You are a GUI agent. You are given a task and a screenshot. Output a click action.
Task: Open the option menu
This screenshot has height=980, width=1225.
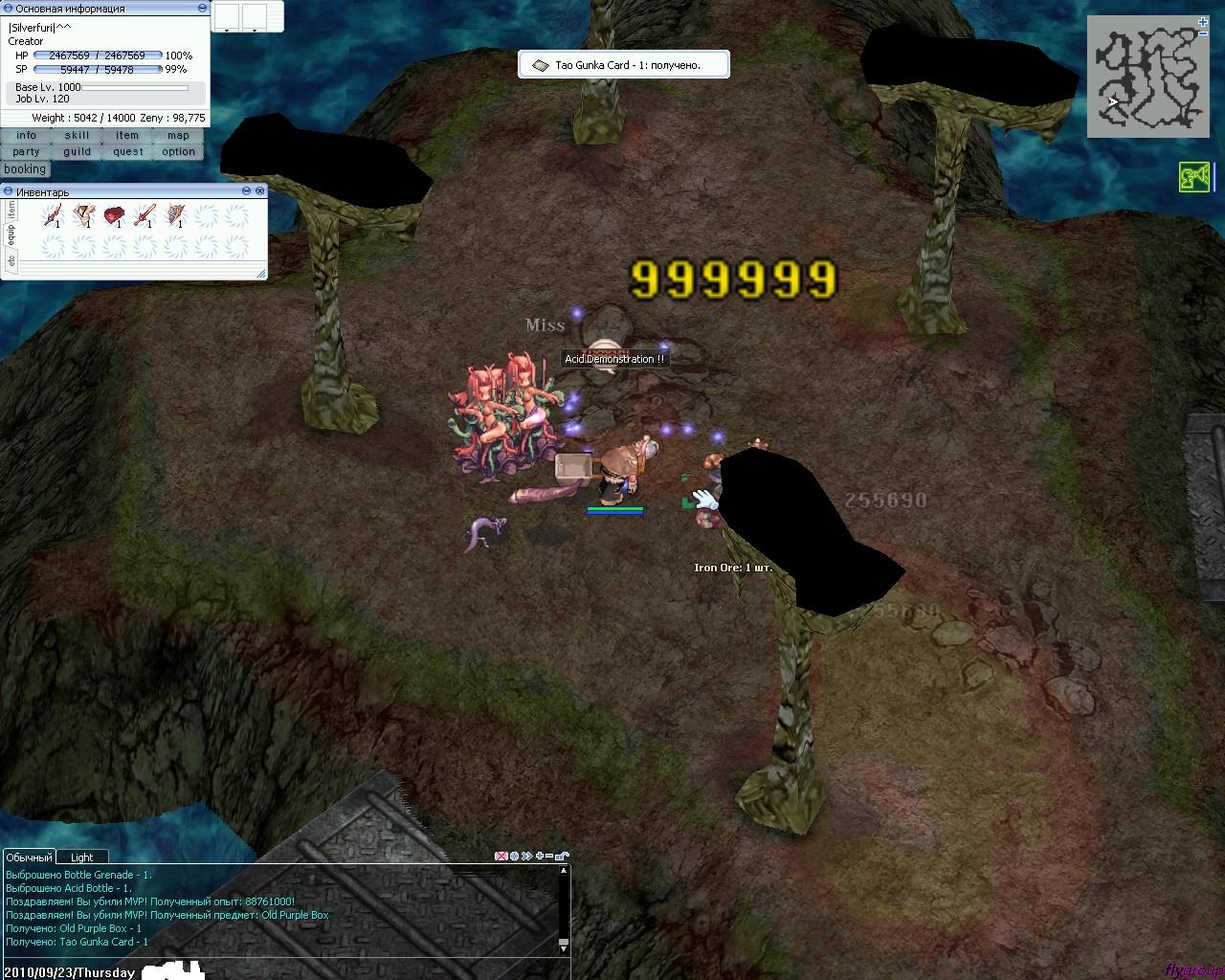178,152
